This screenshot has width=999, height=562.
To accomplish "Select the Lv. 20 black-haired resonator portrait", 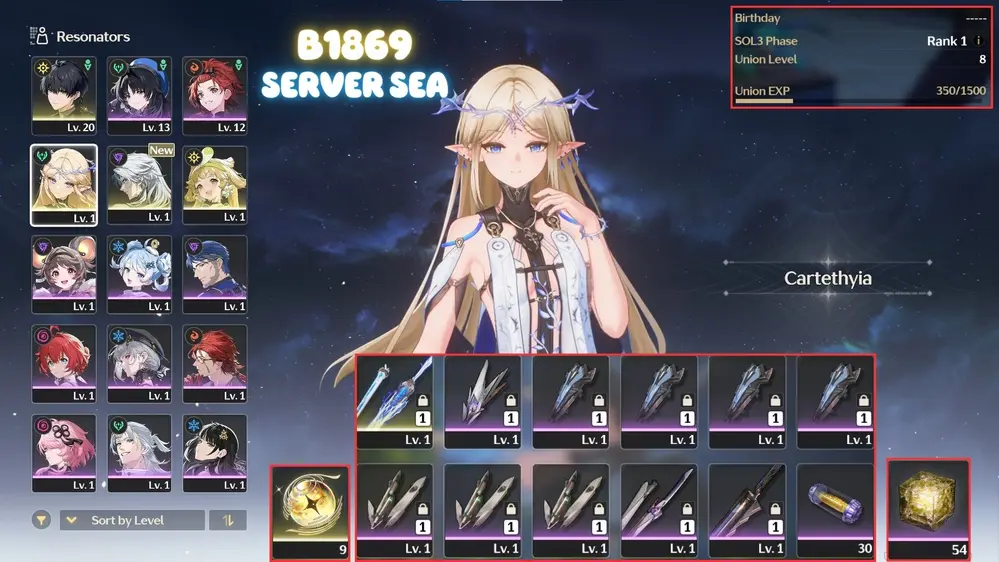I will pos(64,95).
